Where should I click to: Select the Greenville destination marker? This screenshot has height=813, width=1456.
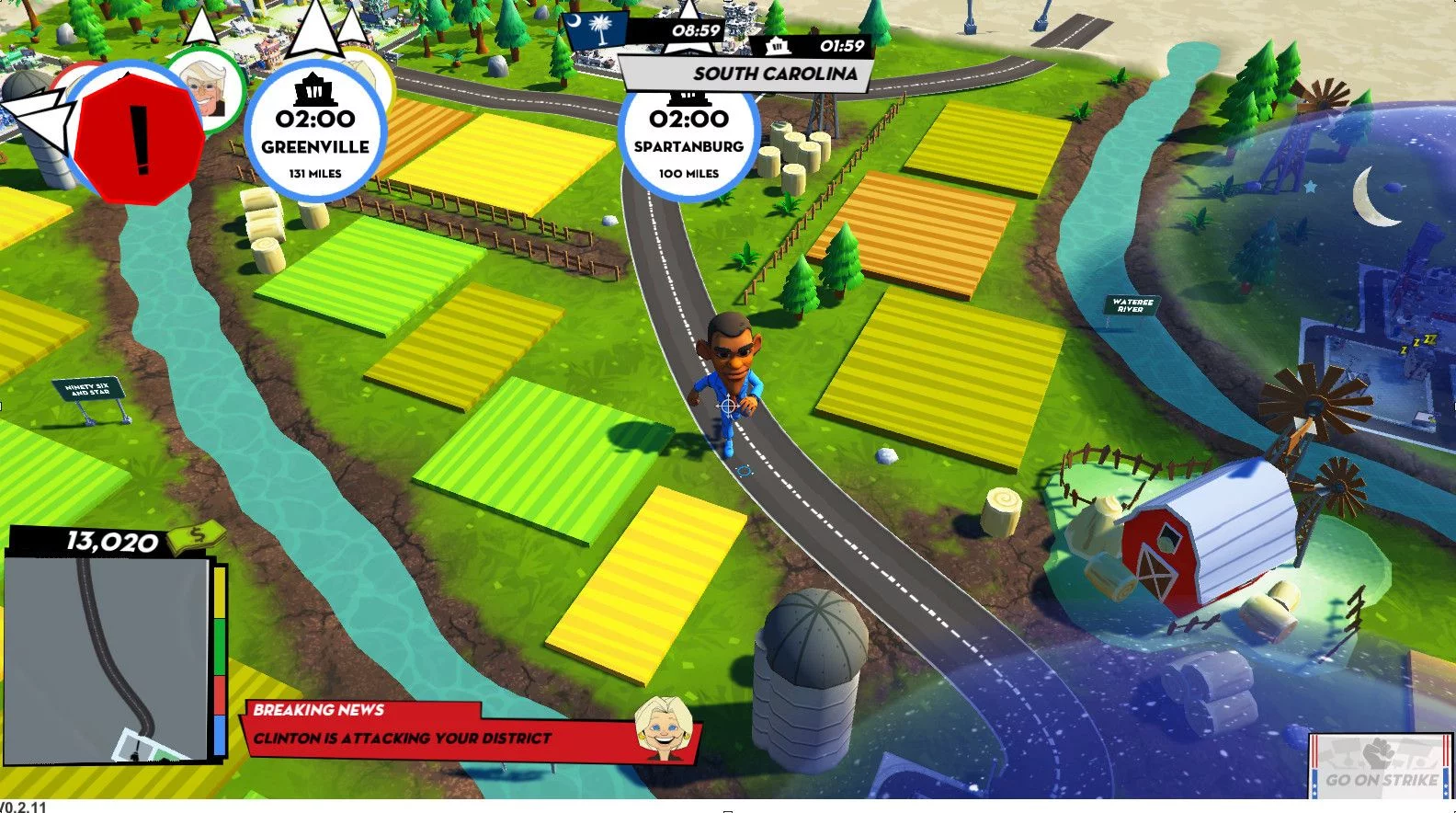(x=315, y=132)
